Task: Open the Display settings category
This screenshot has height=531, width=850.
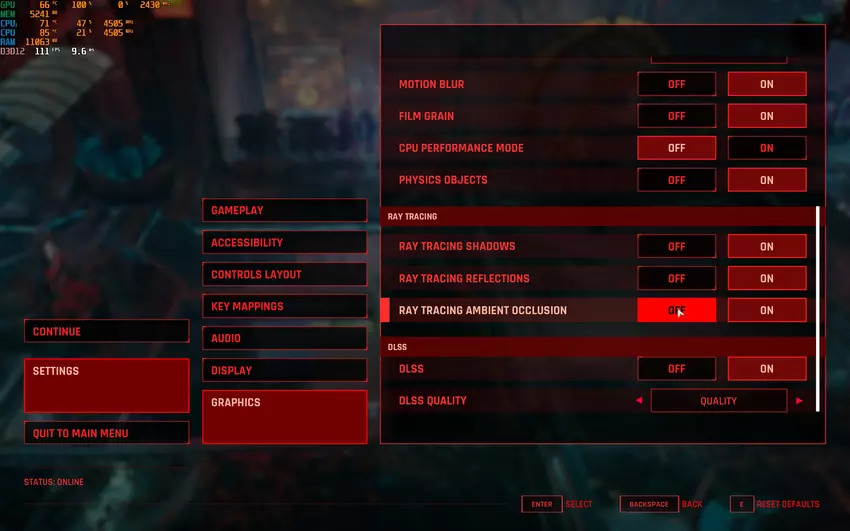Action: [x=284, y=370]
